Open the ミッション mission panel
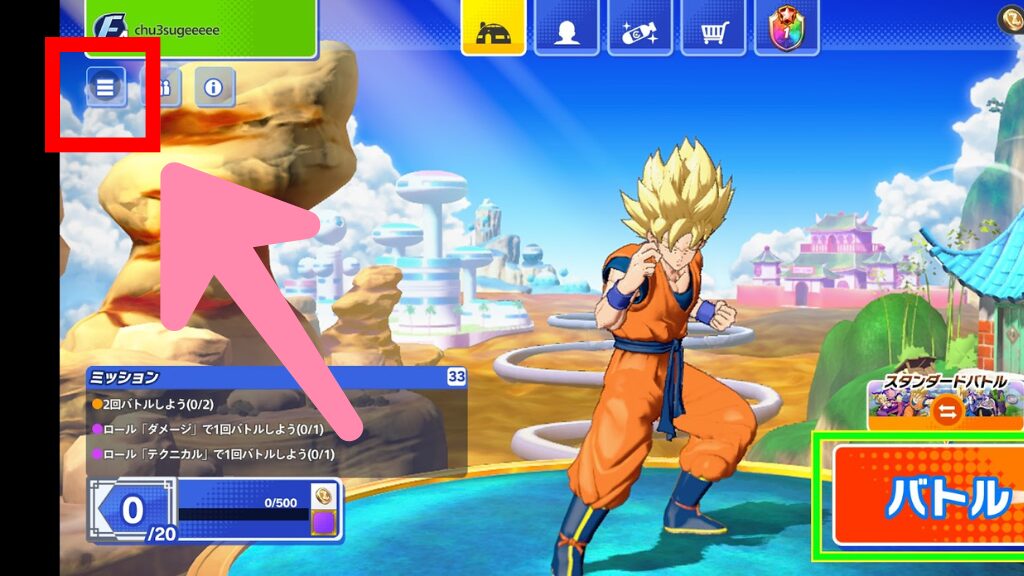 point(277,377)
